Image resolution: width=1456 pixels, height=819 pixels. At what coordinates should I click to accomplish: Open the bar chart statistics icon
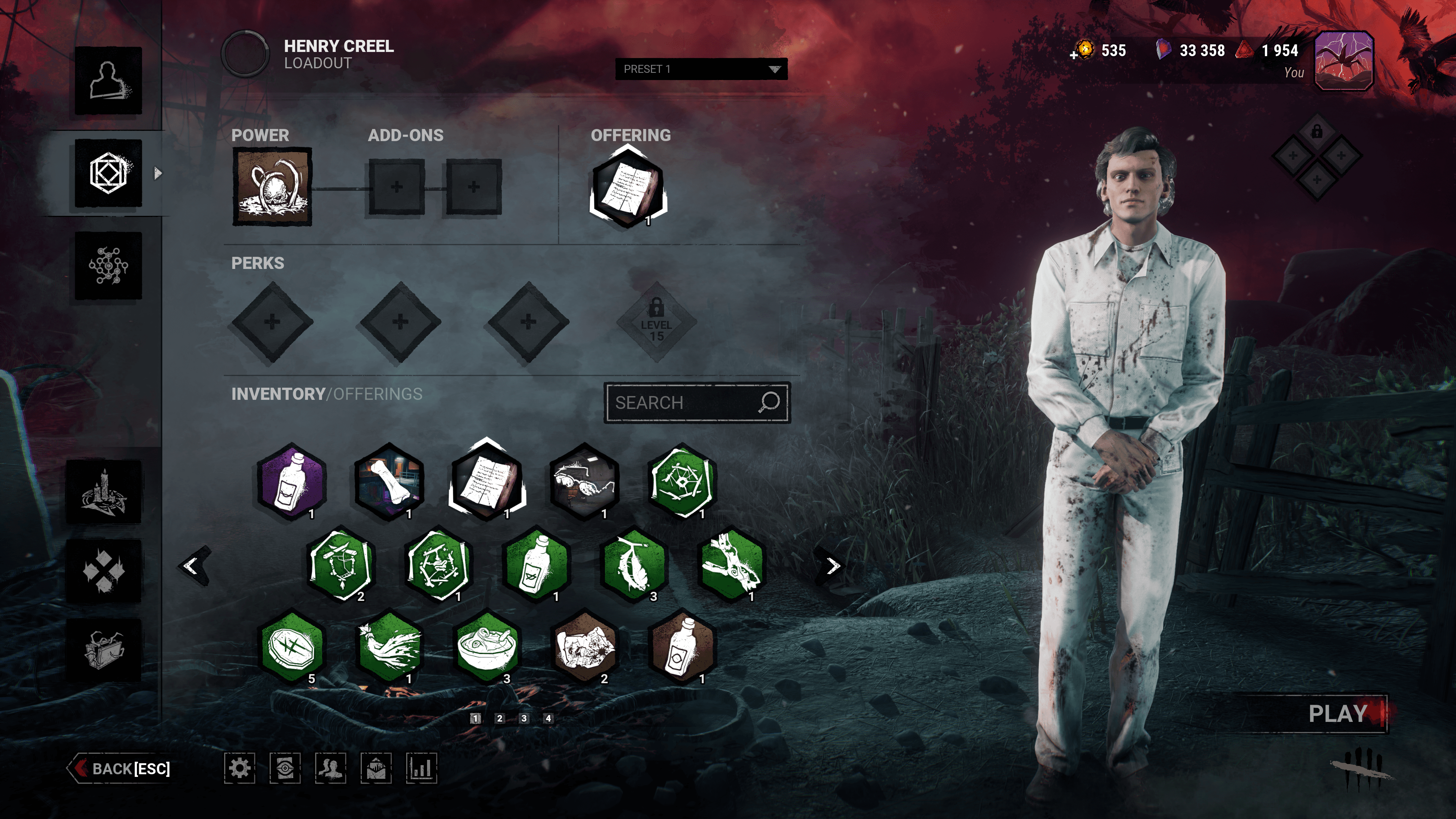click(422, 768)
